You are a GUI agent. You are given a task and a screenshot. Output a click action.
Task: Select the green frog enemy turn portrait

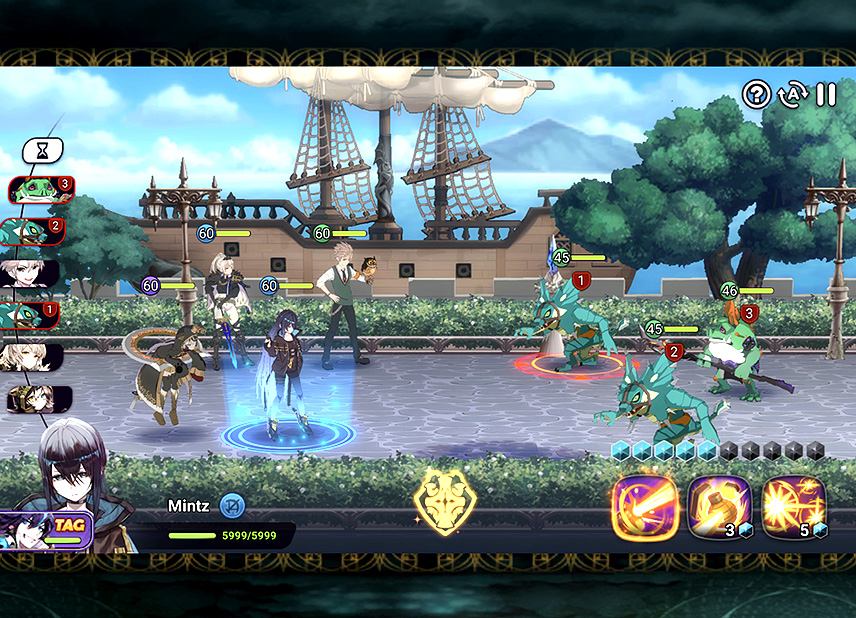coord(40,190)
